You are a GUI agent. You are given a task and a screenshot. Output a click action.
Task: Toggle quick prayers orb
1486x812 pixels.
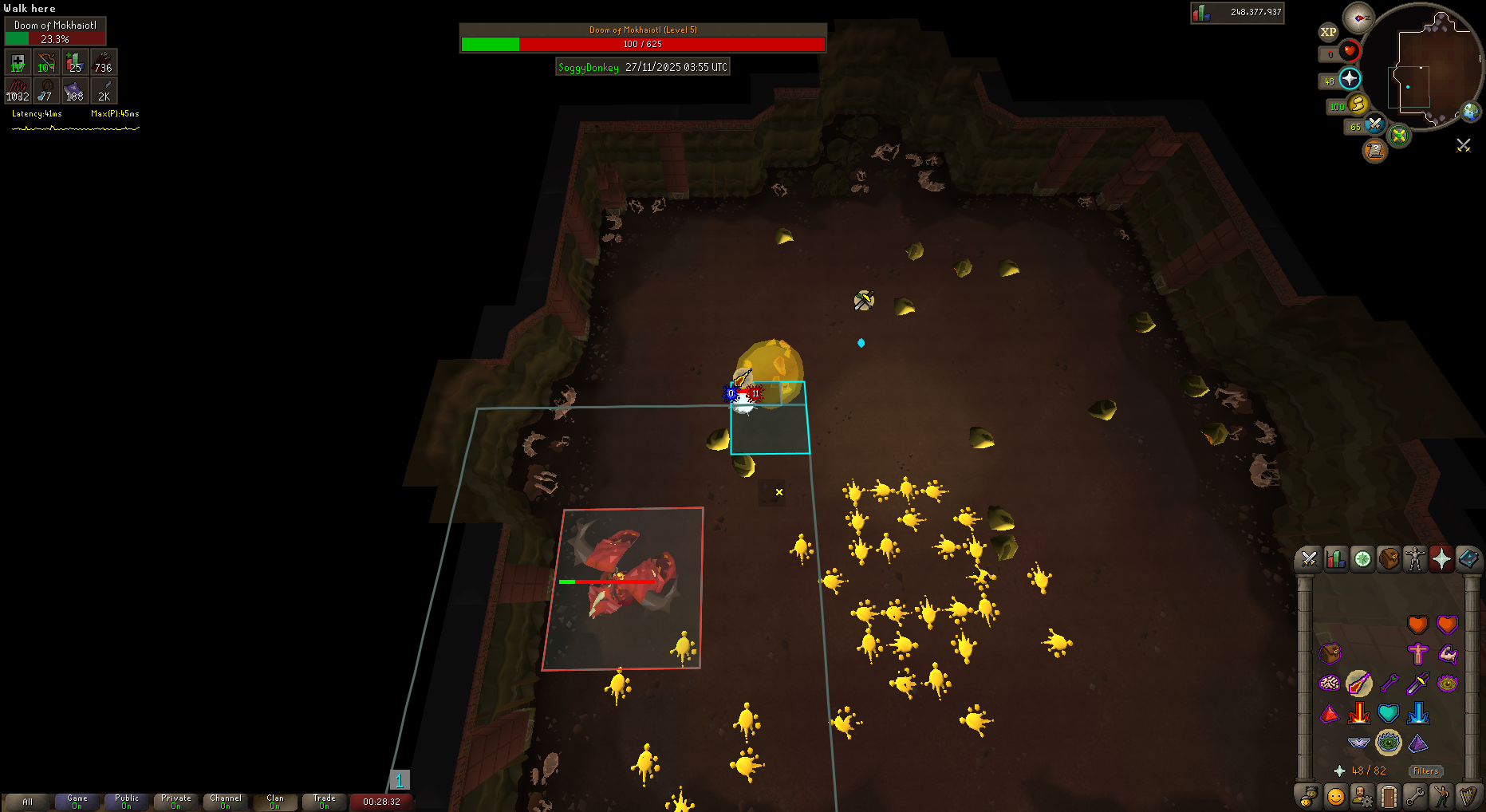(x=1350, y=78)
